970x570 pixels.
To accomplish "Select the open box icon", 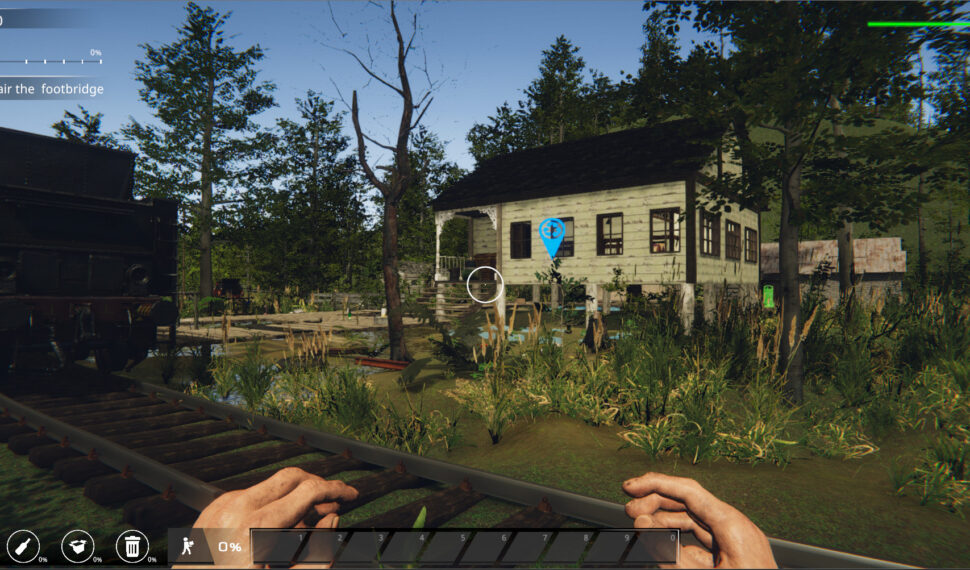I will (x=77, y=546).
